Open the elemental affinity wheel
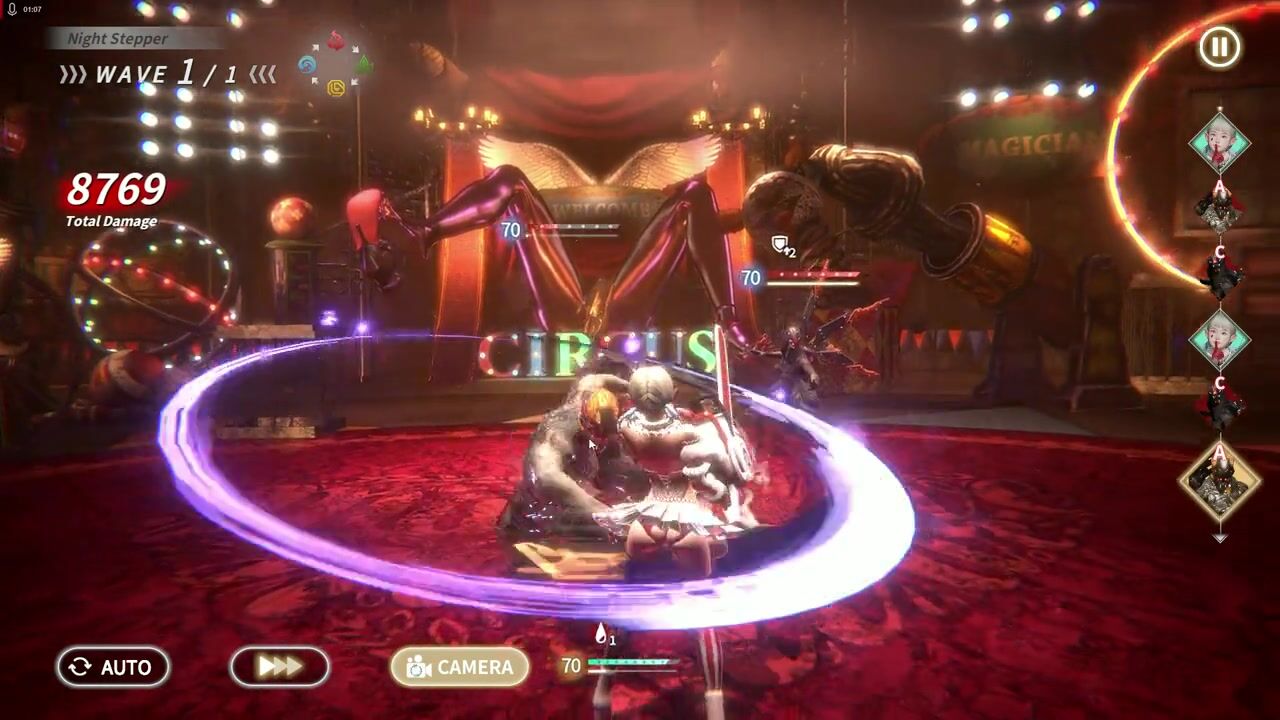1280x720 pixels. point(335,64)
